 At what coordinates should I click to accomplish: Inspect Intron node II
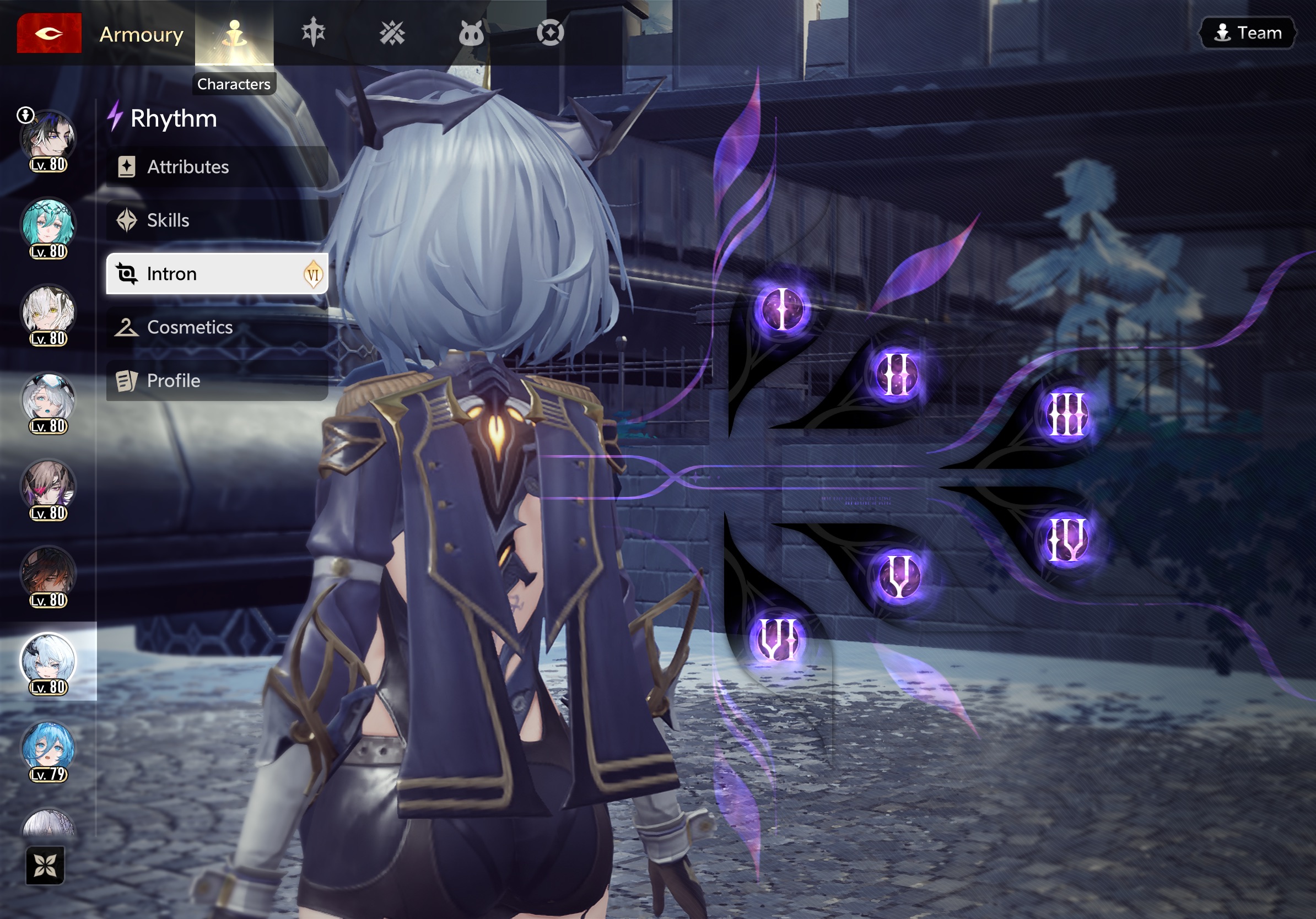tap(897, 374)
